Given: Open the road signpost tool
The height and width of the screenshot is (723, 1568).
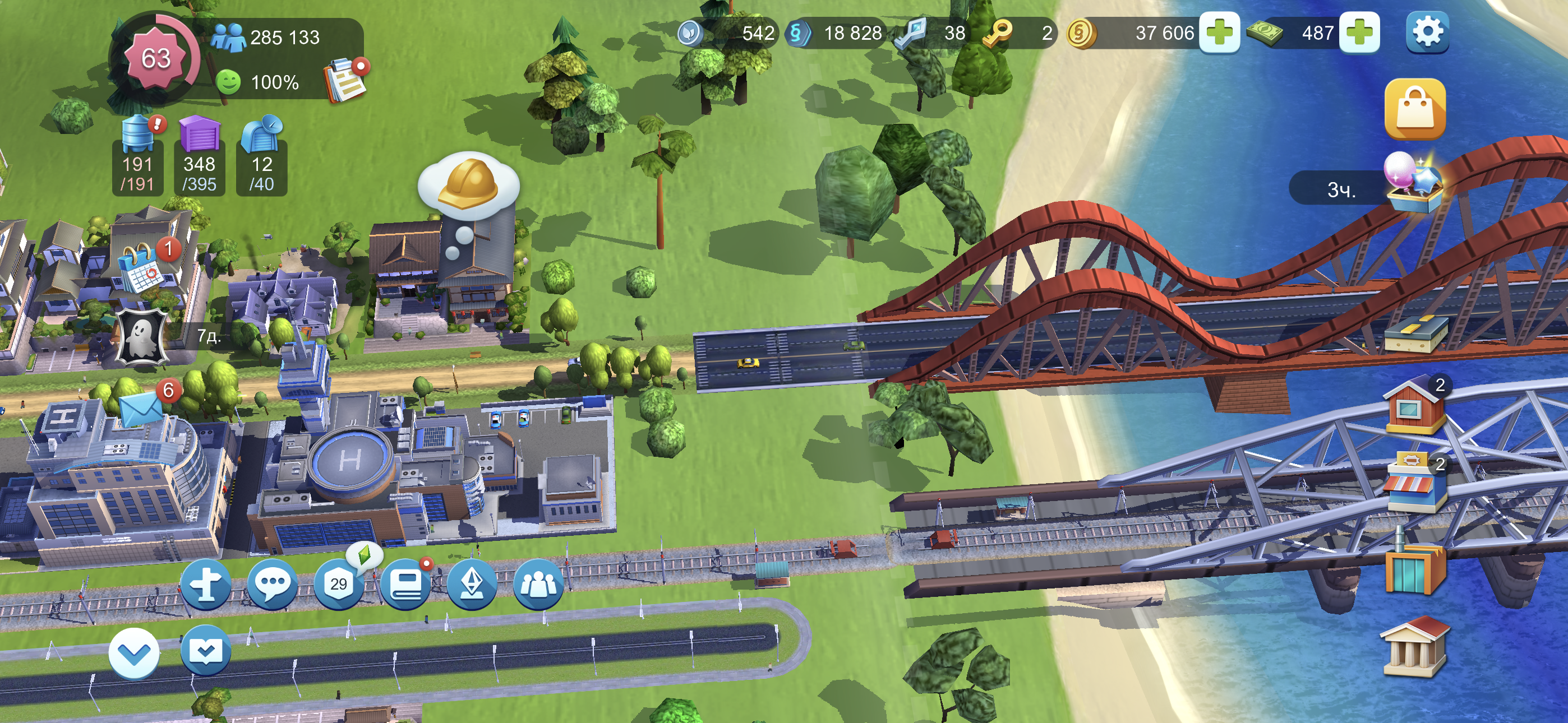Looking at the screenshot, I should (x=206, y=584).
